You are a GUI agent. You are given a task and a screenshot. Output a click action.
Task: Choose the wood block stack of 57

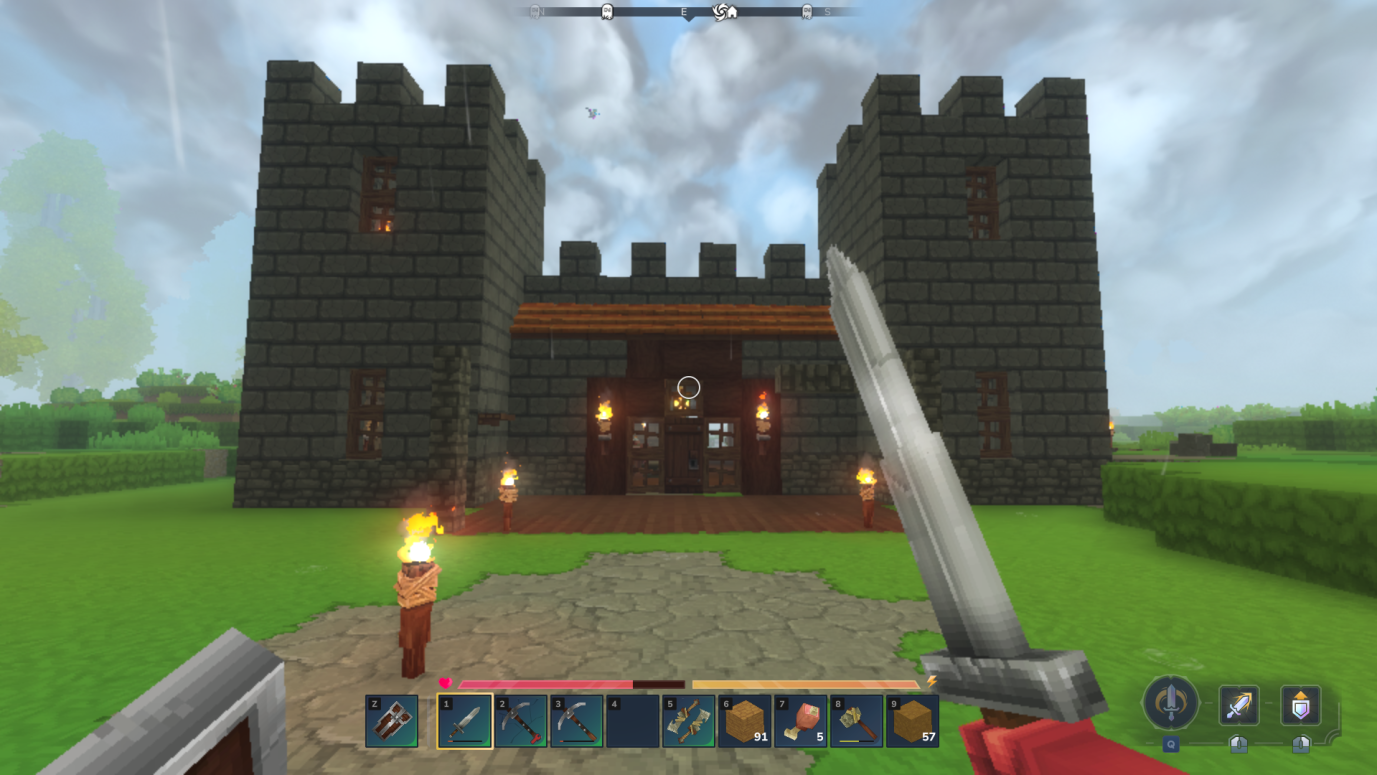pos(913,721)
